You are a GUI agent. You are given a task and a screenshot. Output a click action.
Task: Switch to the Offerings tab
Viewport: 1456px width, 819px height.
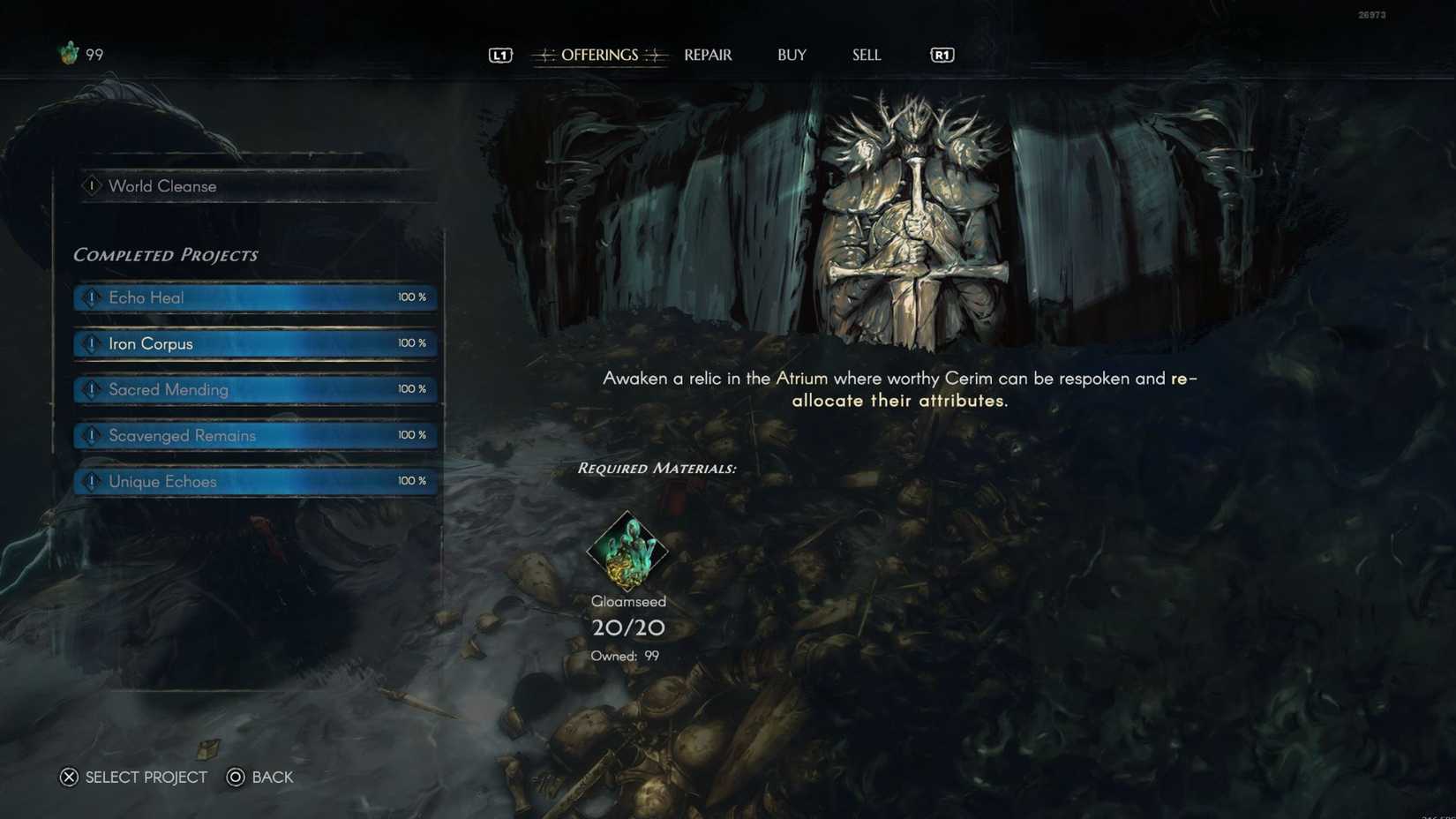599,55
